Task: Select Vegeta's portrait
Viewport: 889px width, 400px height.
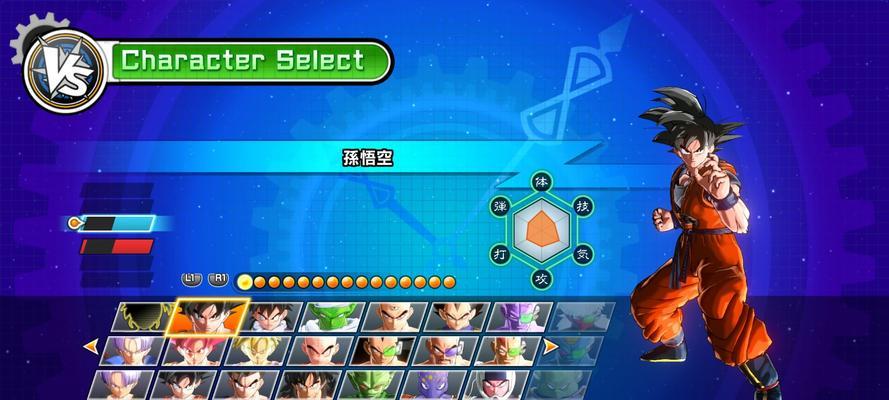Action: (x=455, y=317)
